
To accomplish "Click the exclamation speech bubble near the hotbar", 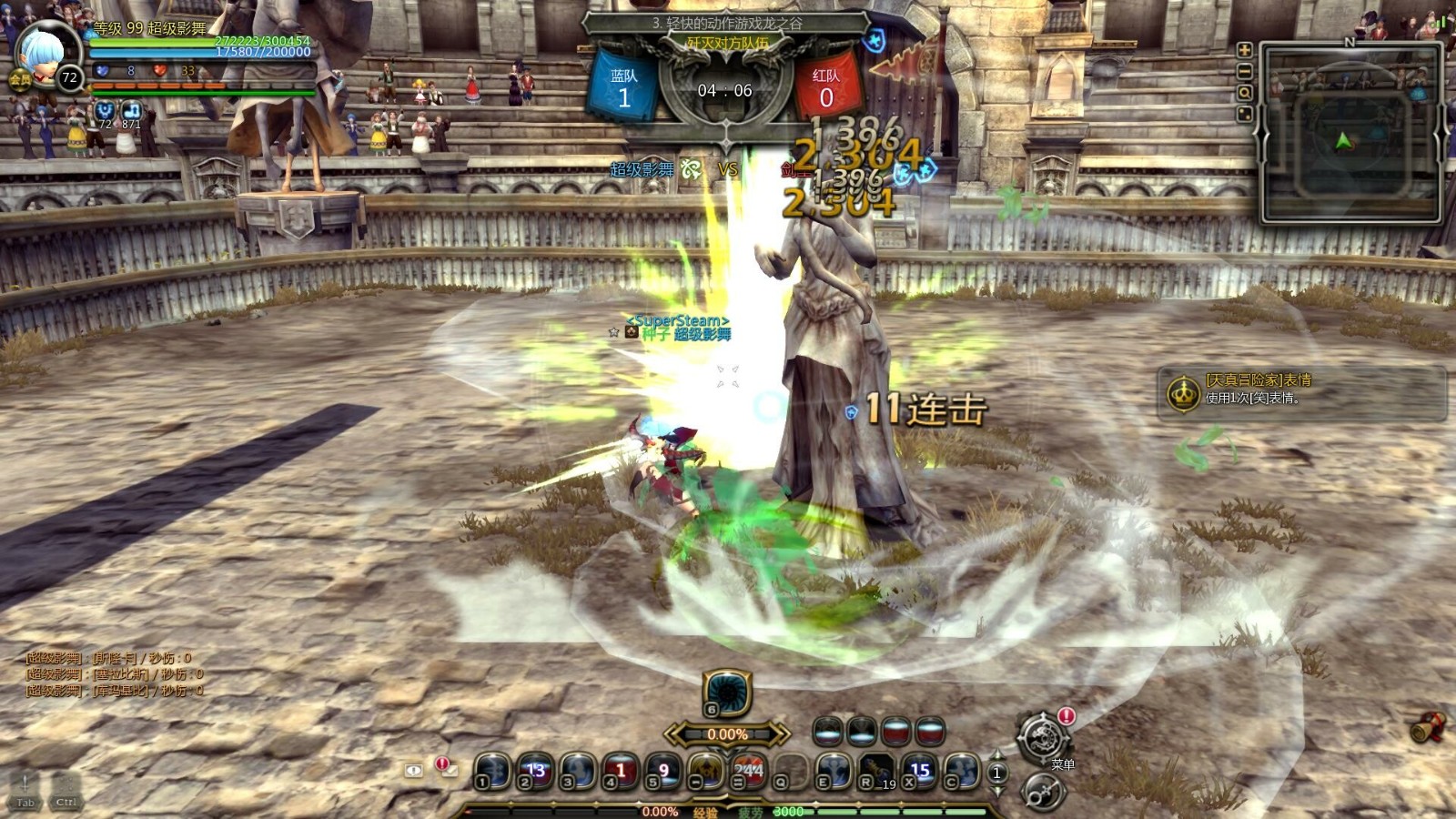I will click(x=414, y=770).
